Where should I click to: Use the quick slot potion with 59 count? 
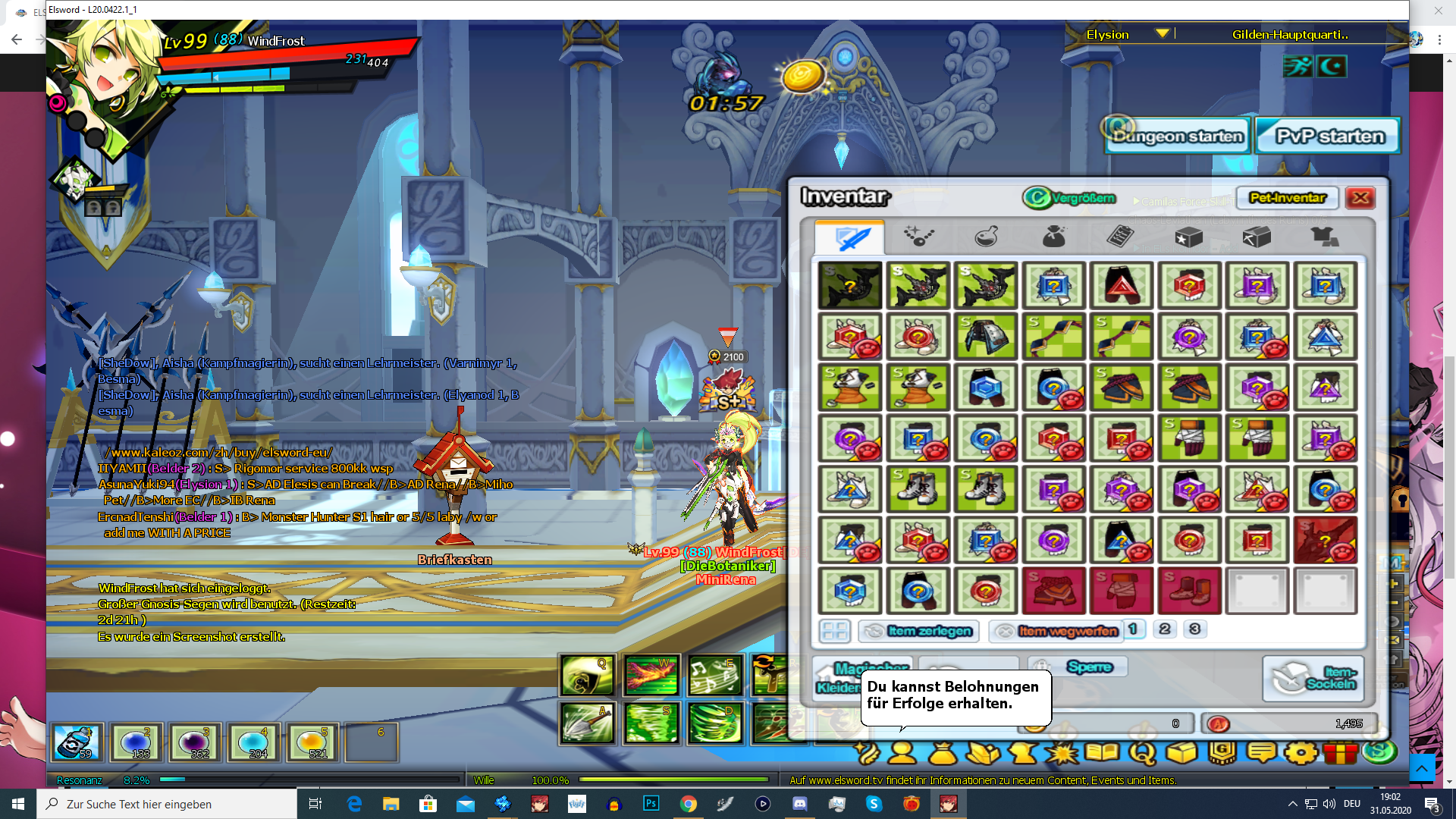coord(77,742)
